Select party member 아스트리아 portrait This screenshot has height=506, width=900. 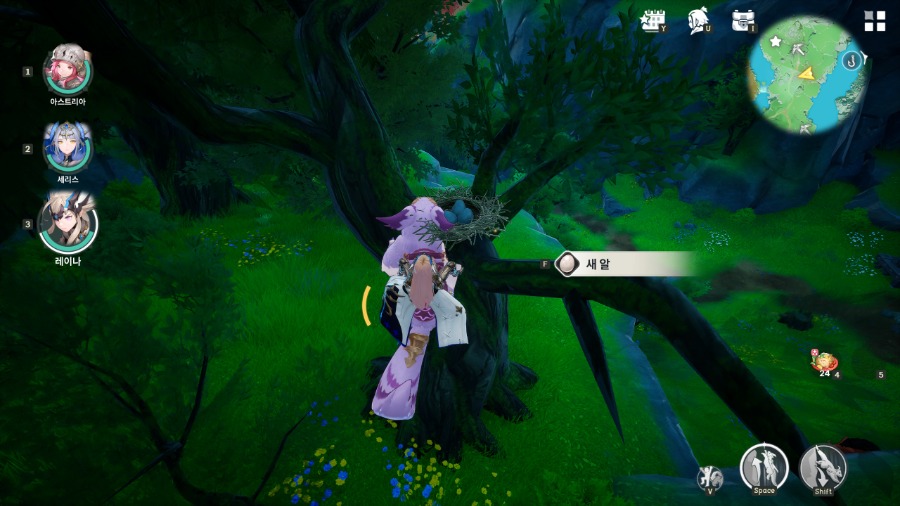tap(68, 70)
